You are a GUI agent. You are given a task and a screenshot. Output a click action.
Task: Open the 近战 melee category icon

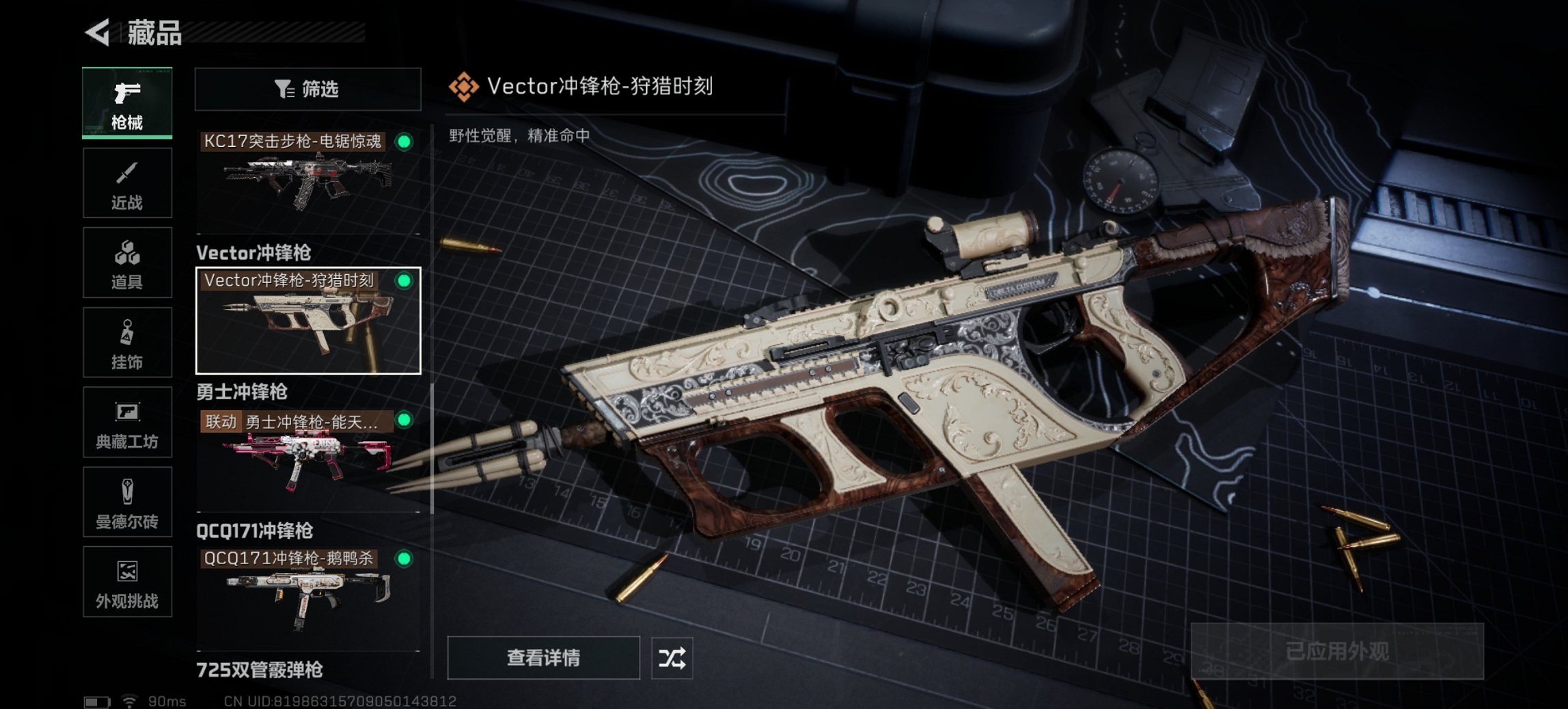[x=127, y=183]
